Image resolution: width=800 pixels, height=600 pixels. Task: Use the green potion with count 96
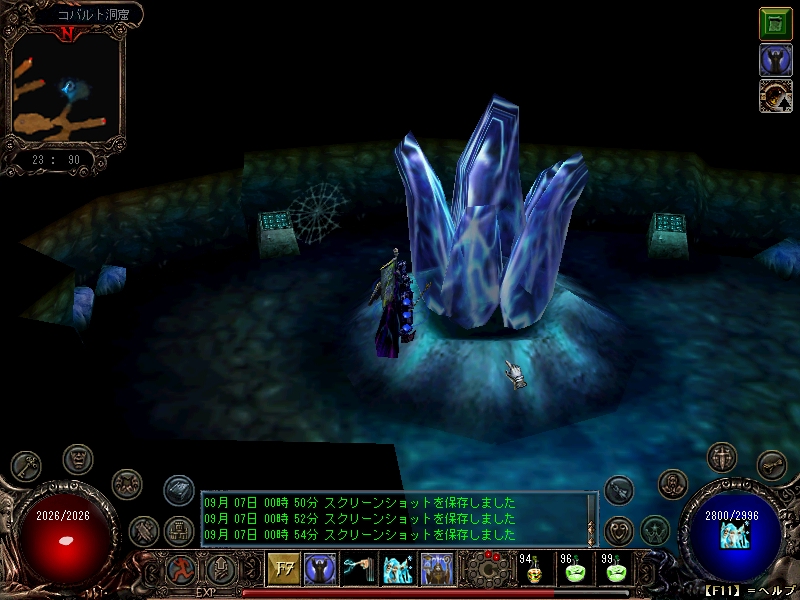[x=576, y=573]
